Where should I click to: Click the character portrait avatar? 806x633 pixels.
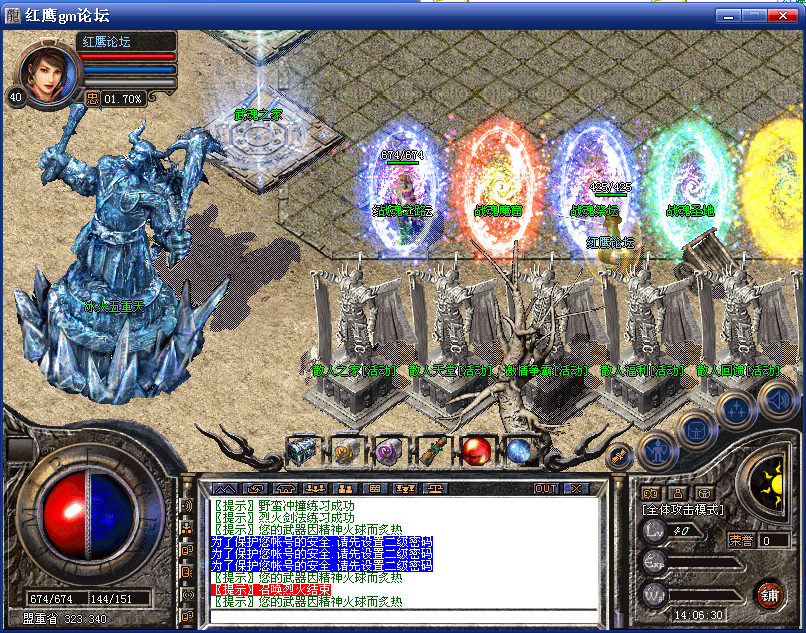coord(49,73)
